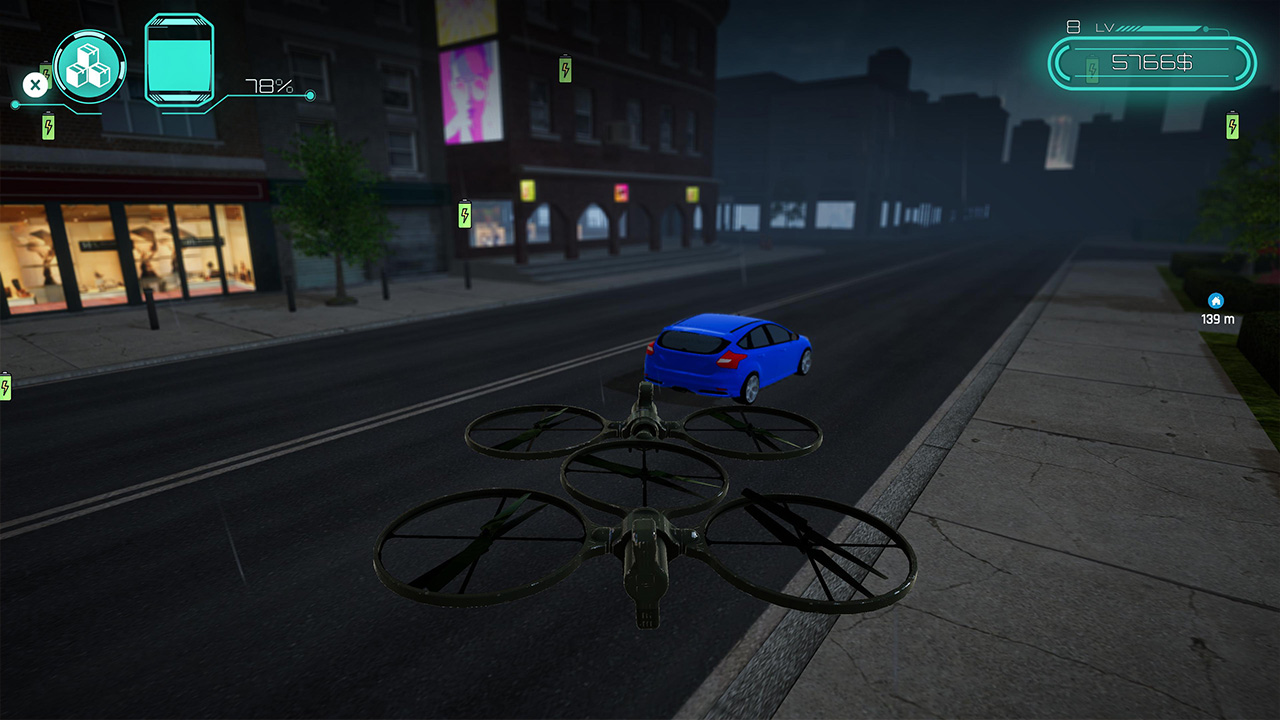This screenshot has width=1280, height=720.
Task: Click the battery pickup beside the package icon
Action: (x=46, y=74)
